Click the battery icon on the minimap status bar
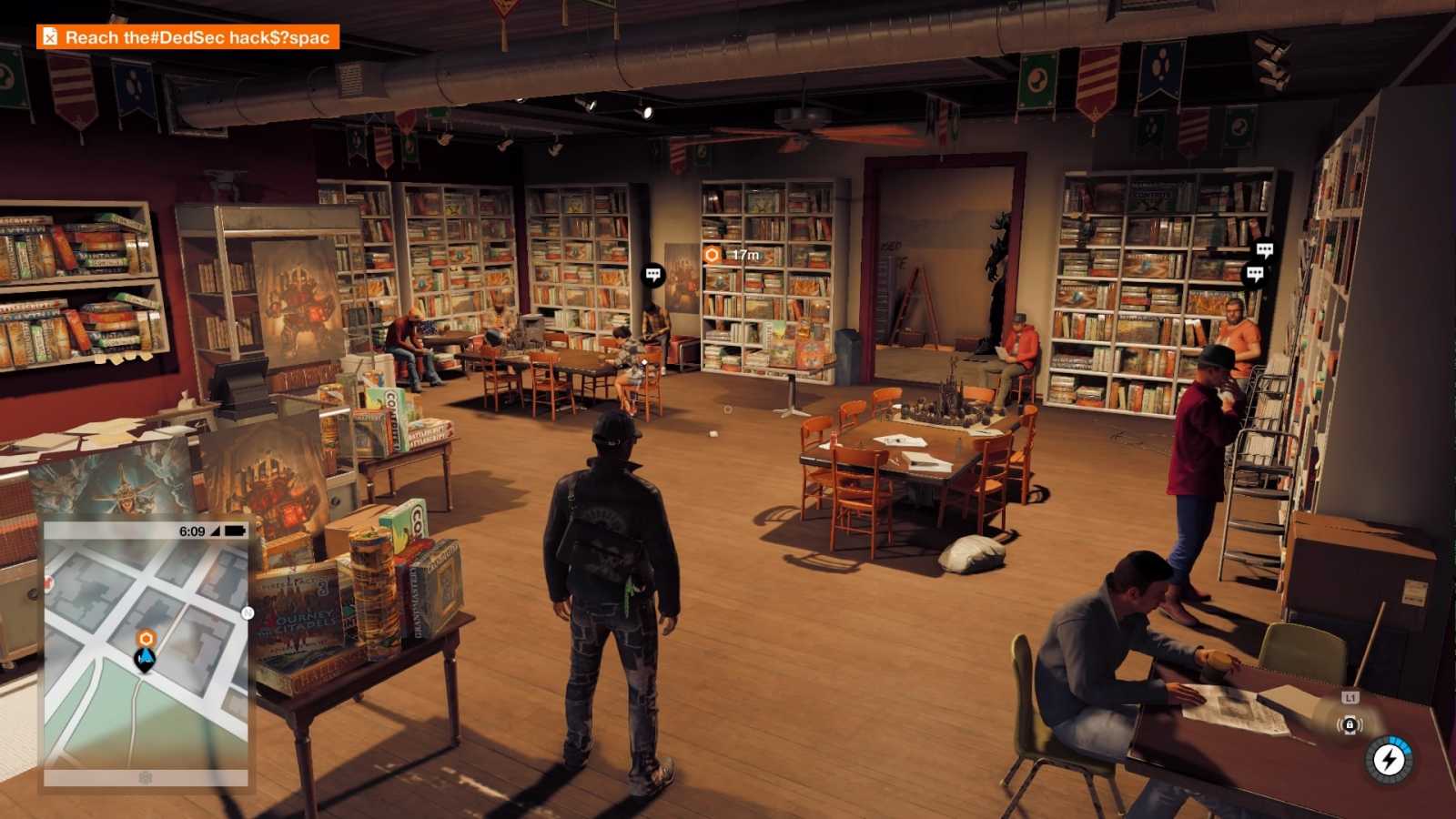 [236, 531]
